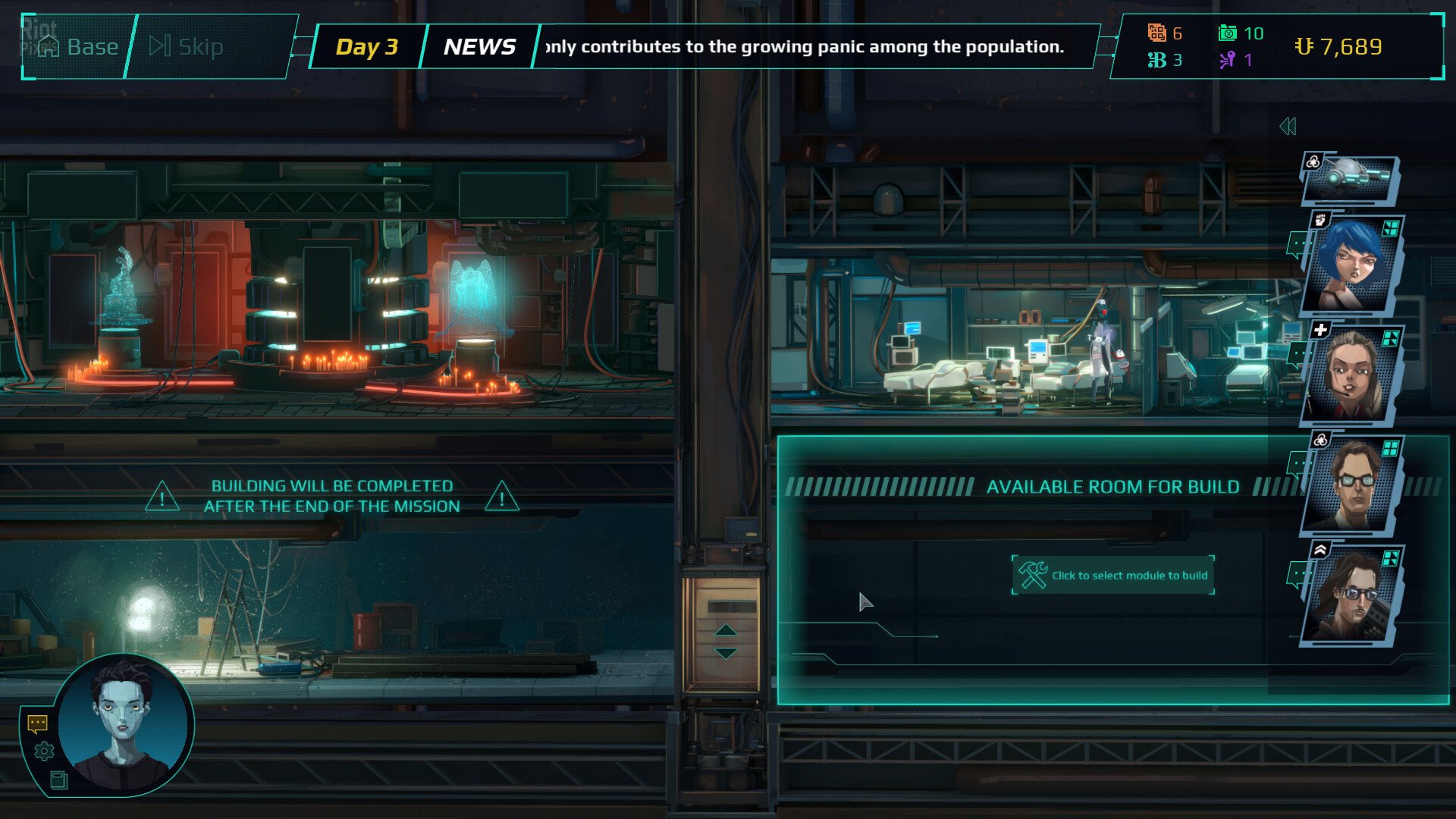Select the drone portrait card
The width and height of the screenshot is (1456, 819).
[x=1350, y=179]
